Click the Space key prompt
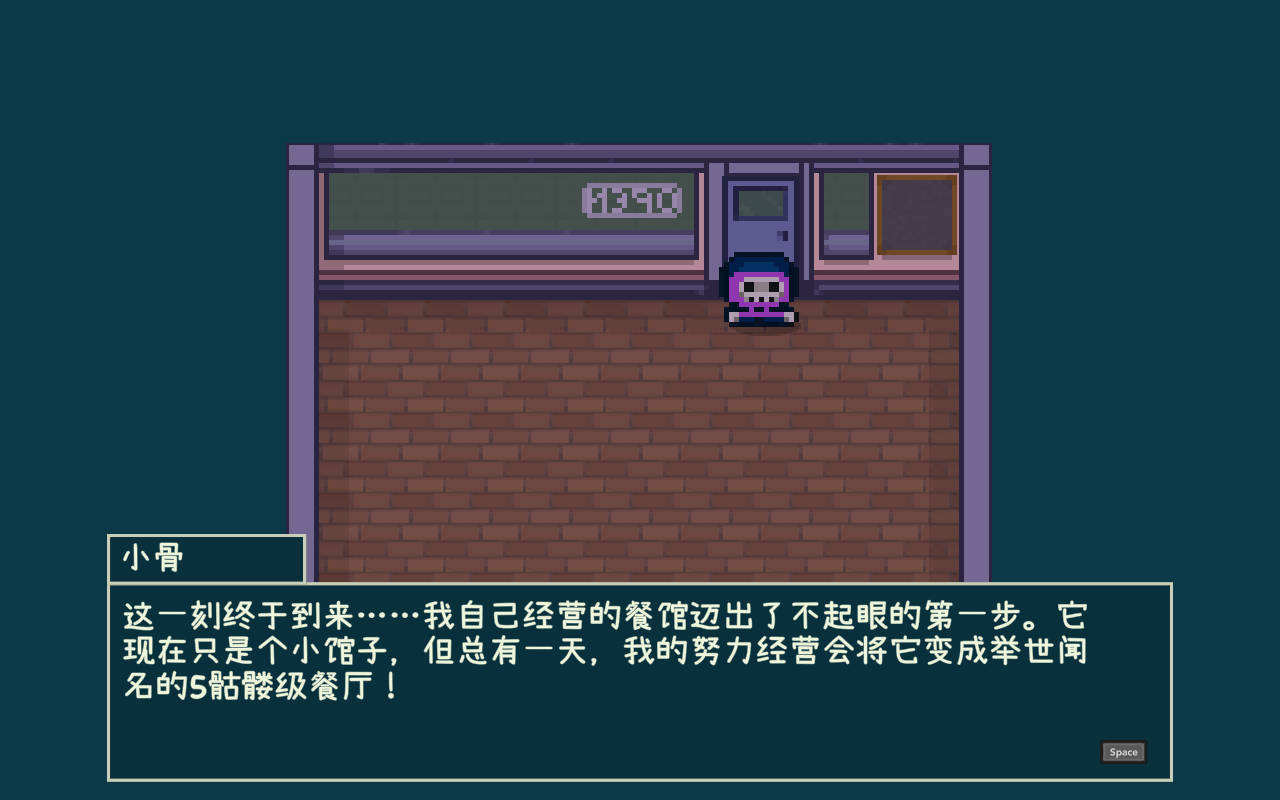Screen dimensions: 1280x800 [1122, 752]
